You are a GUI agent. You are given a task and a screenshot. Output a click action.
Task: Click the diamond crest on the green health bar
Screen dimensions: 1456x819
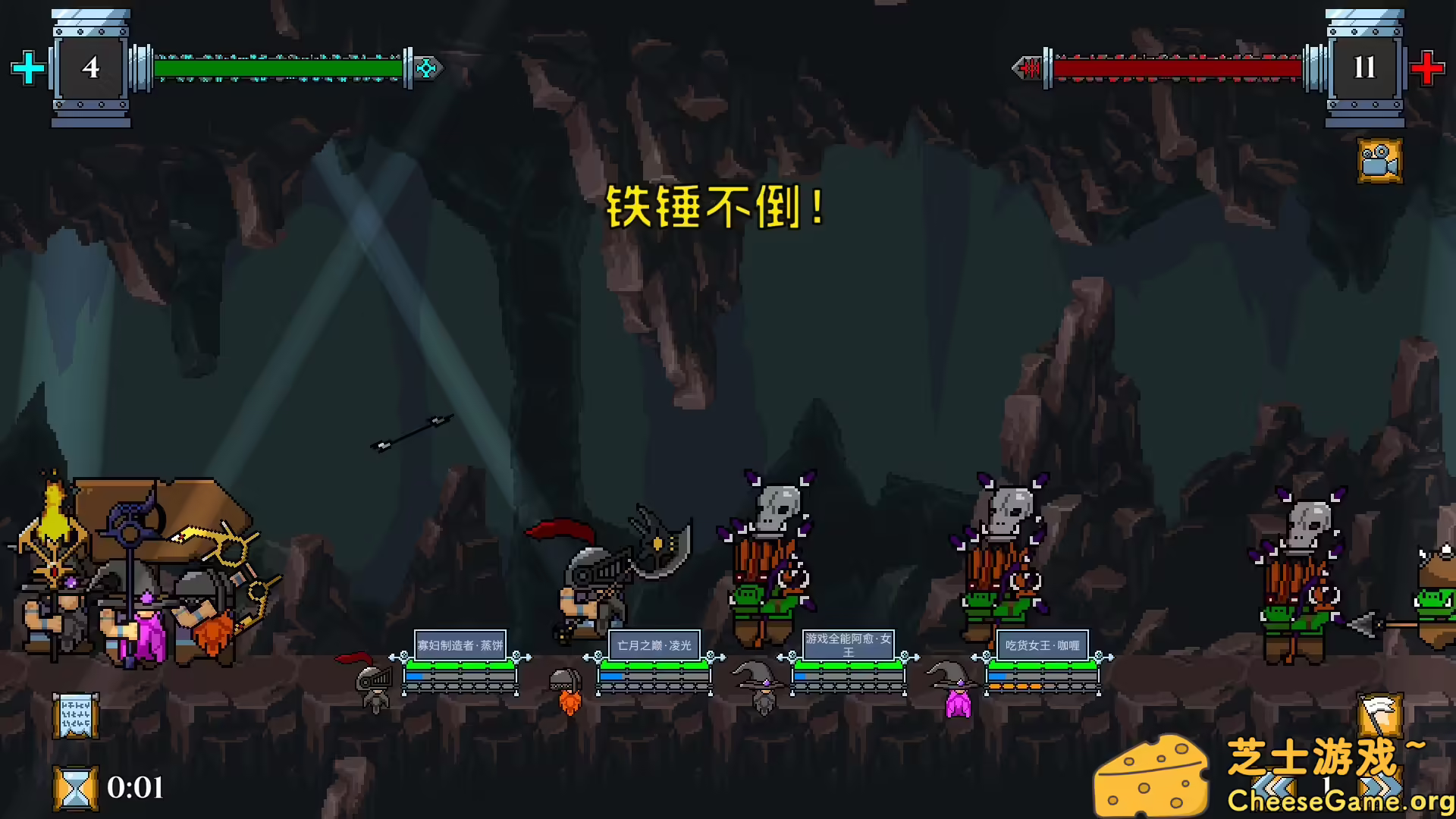coord(427,67)
